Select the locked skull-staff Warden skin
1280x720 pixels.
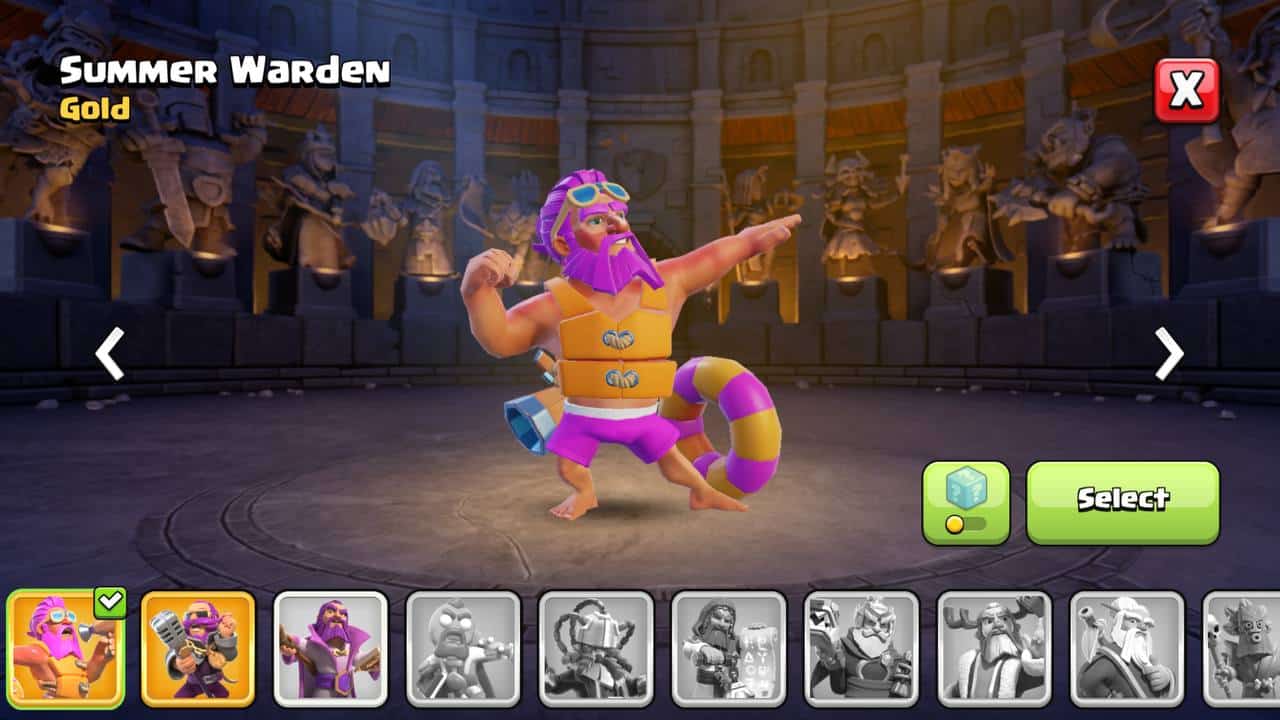point(1241,649)
